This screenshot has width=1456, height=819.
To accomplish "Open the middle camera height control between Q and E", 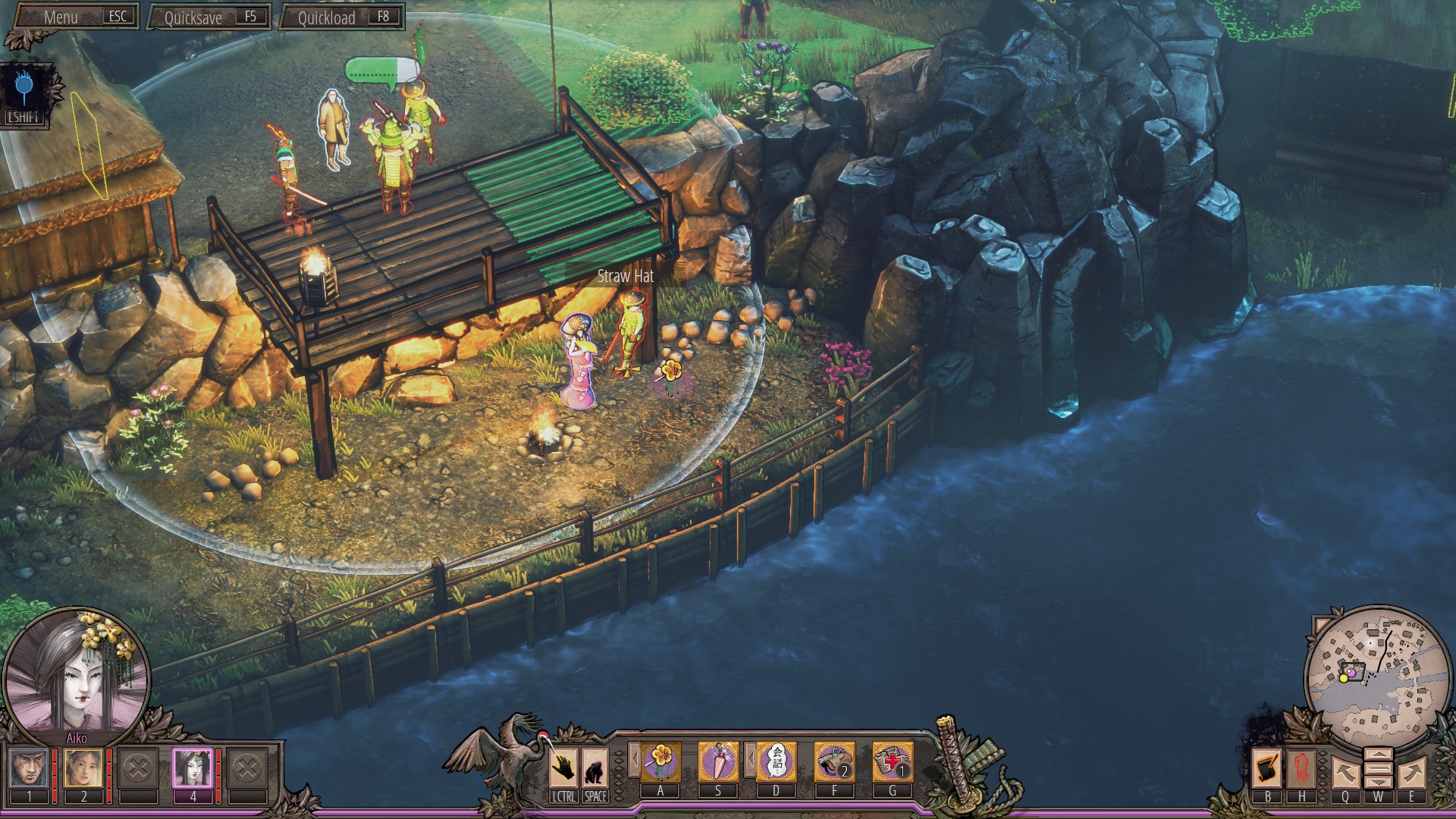I will click(x=1379, y=768).
